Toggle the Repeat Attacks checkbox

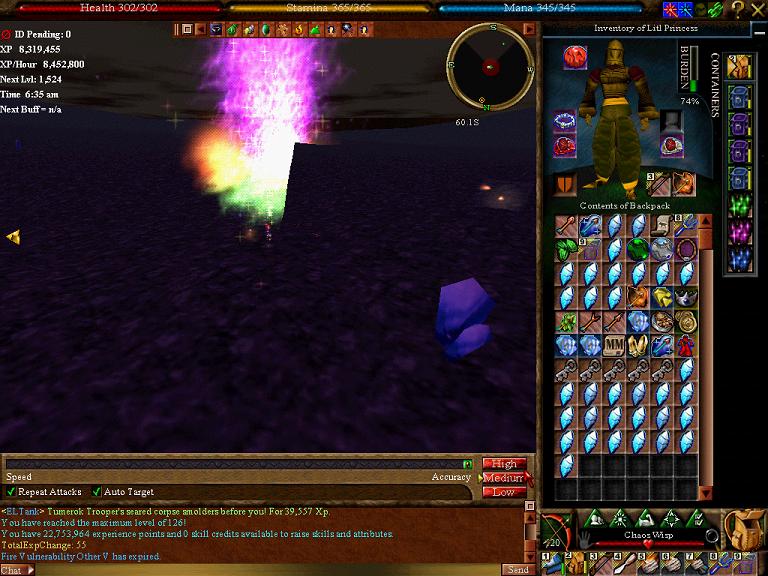[11, 492]
